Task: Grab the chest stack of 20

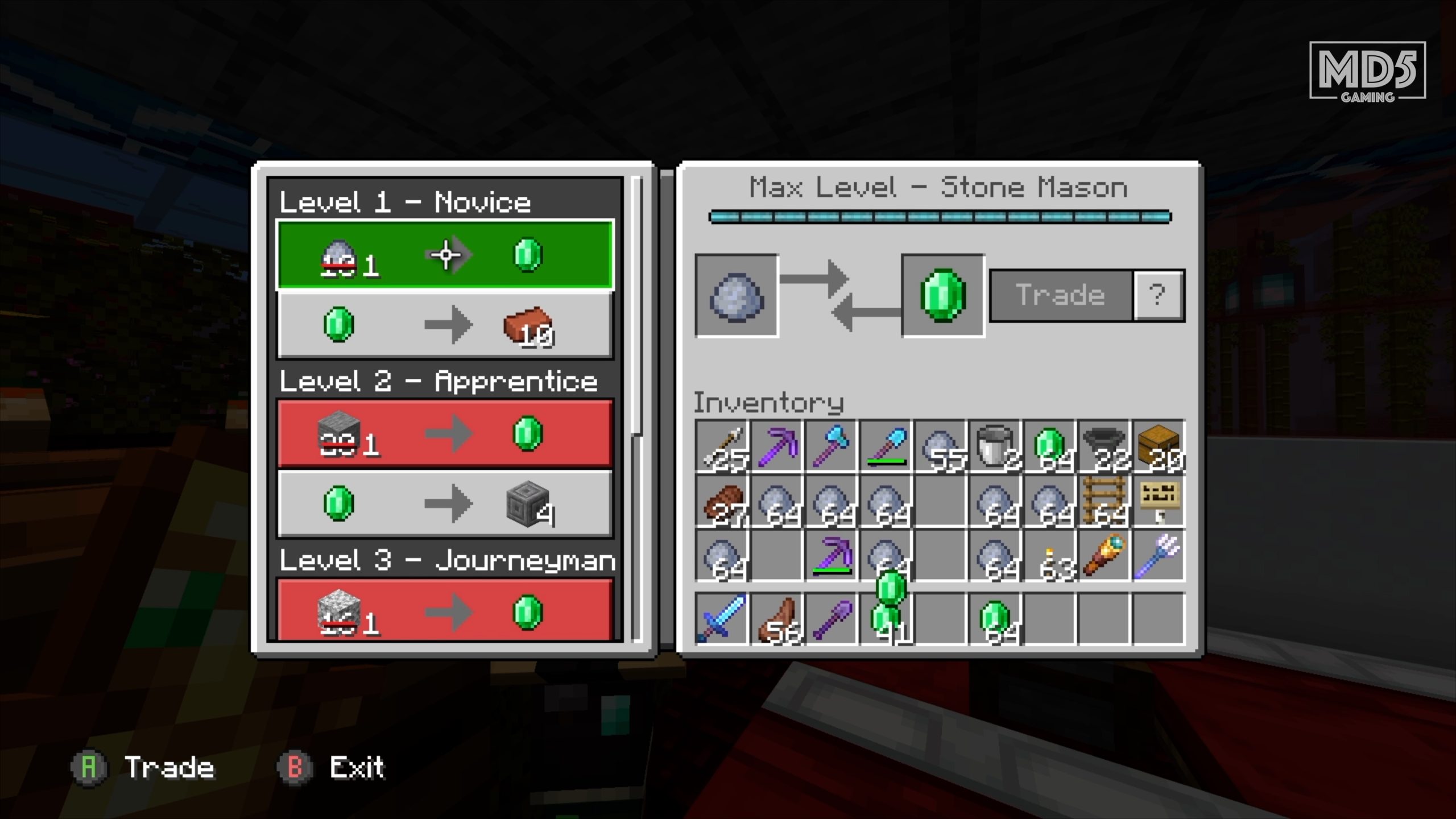Action: [1159, 447]
